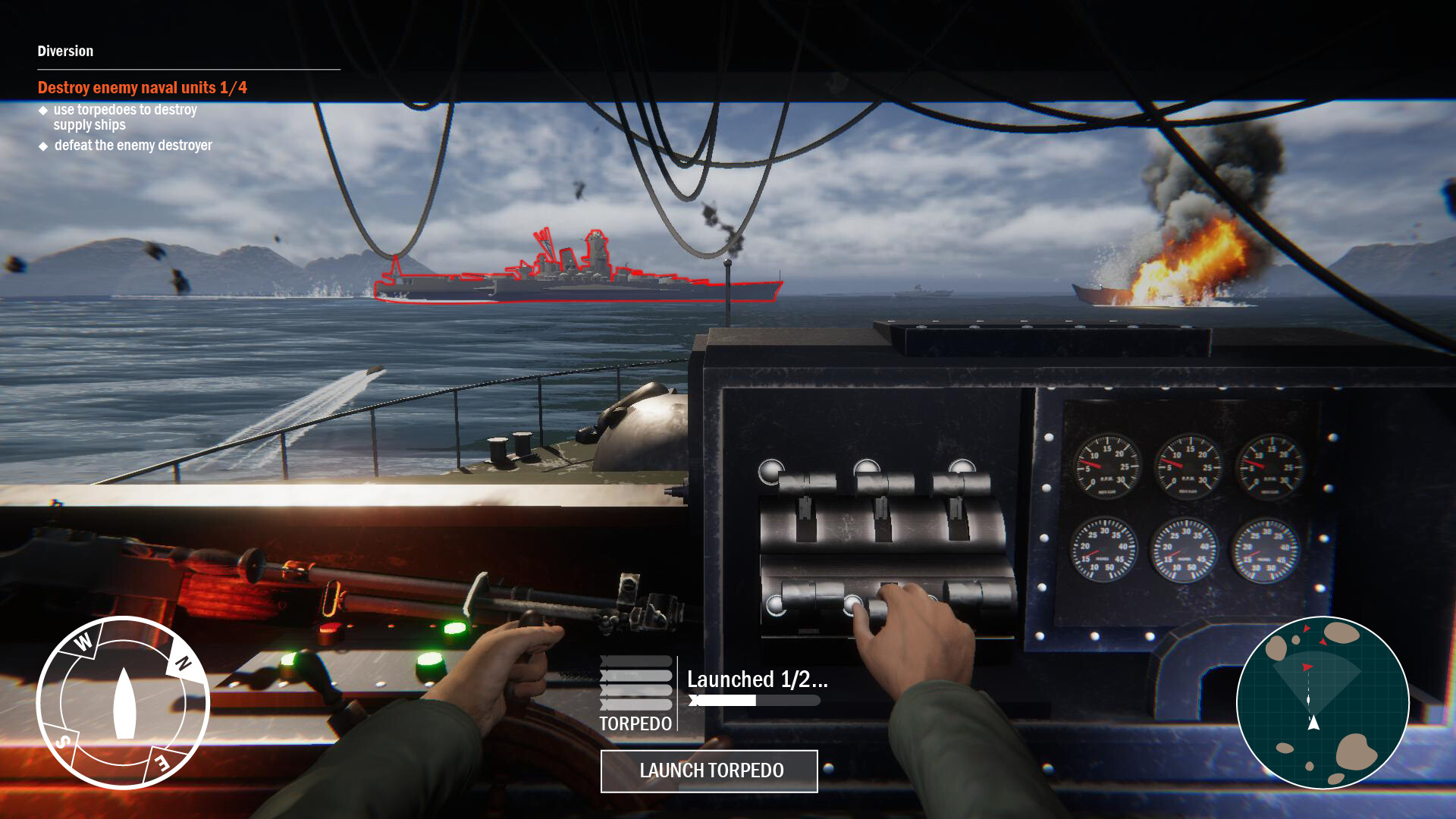The width and height of the screenshot is (1456, 819).
Task: Click the Diversion mission title
Action: [x=64, y=52]
